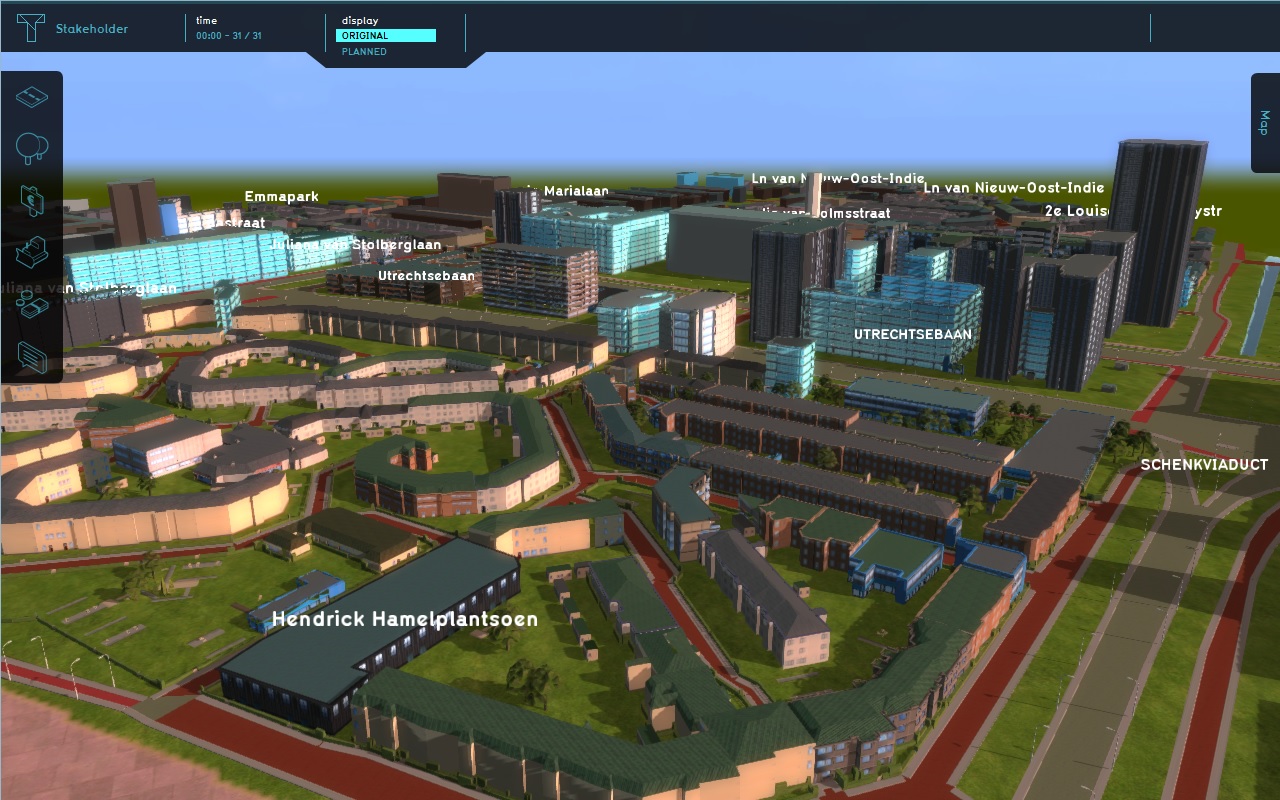Screen dimensions: 1280x800
Task: Click the T logo icon
Action: point(31,28)
